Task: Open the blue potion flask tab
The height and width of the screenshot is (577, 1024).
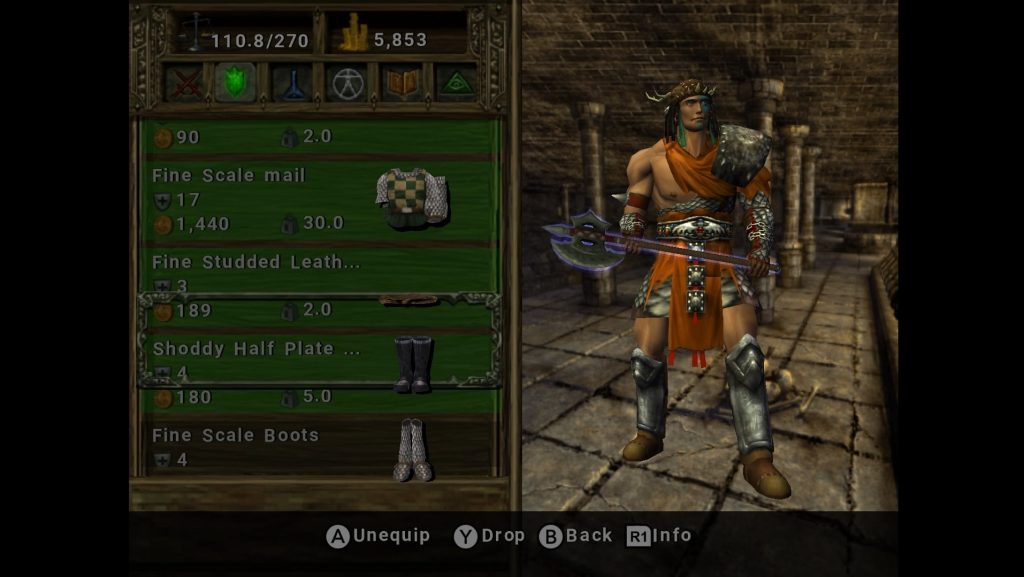Action: (293, 83)
